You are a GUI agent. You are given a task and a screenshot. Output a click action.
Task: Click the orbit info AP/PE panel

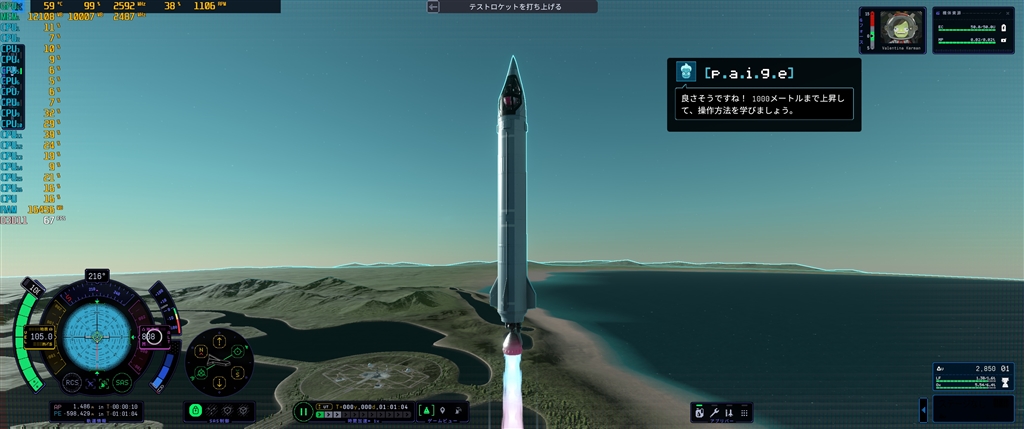click(x=97, y=410)
